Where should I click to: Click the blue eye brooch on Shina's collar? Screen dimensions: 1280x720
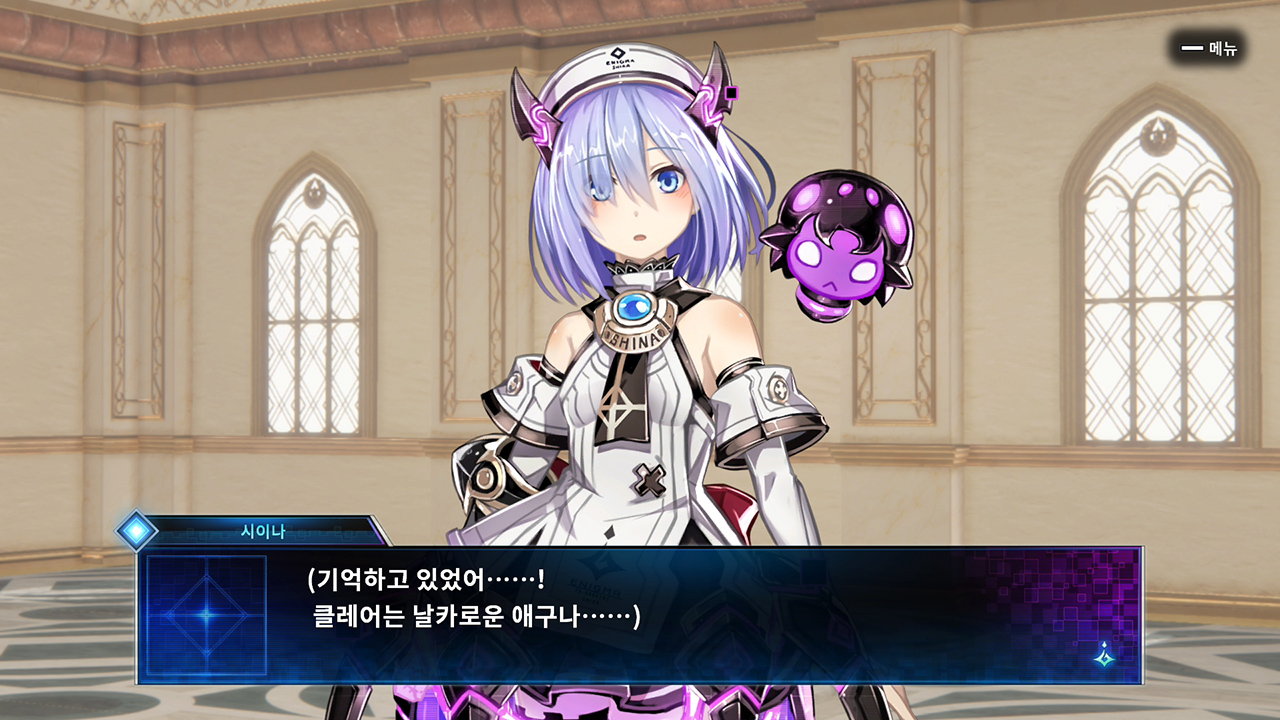pyautogui.click(x=632, y=305)
